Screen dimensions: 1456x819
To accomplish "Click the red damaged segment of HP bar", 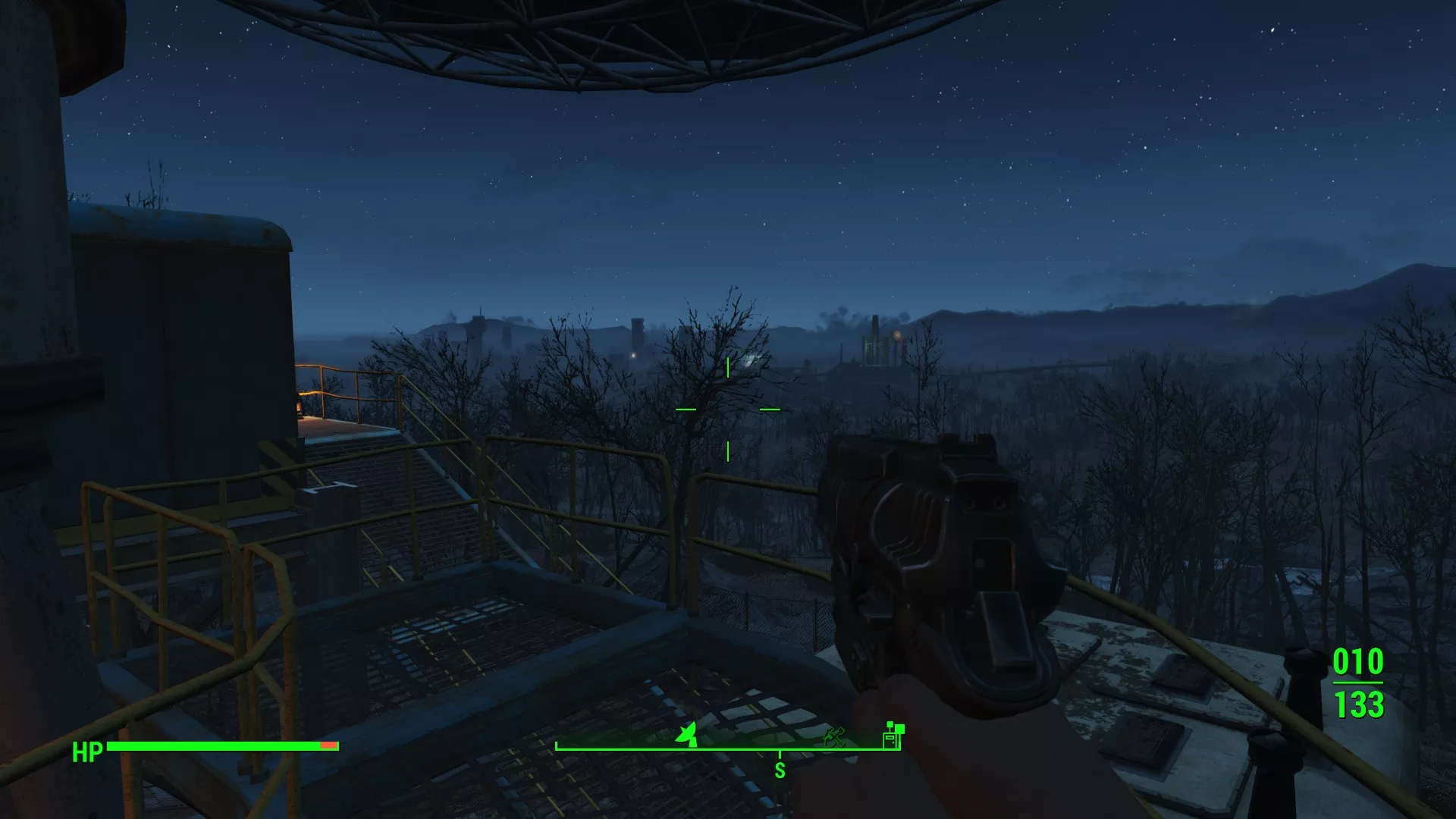I will click(x=328, y=745).
